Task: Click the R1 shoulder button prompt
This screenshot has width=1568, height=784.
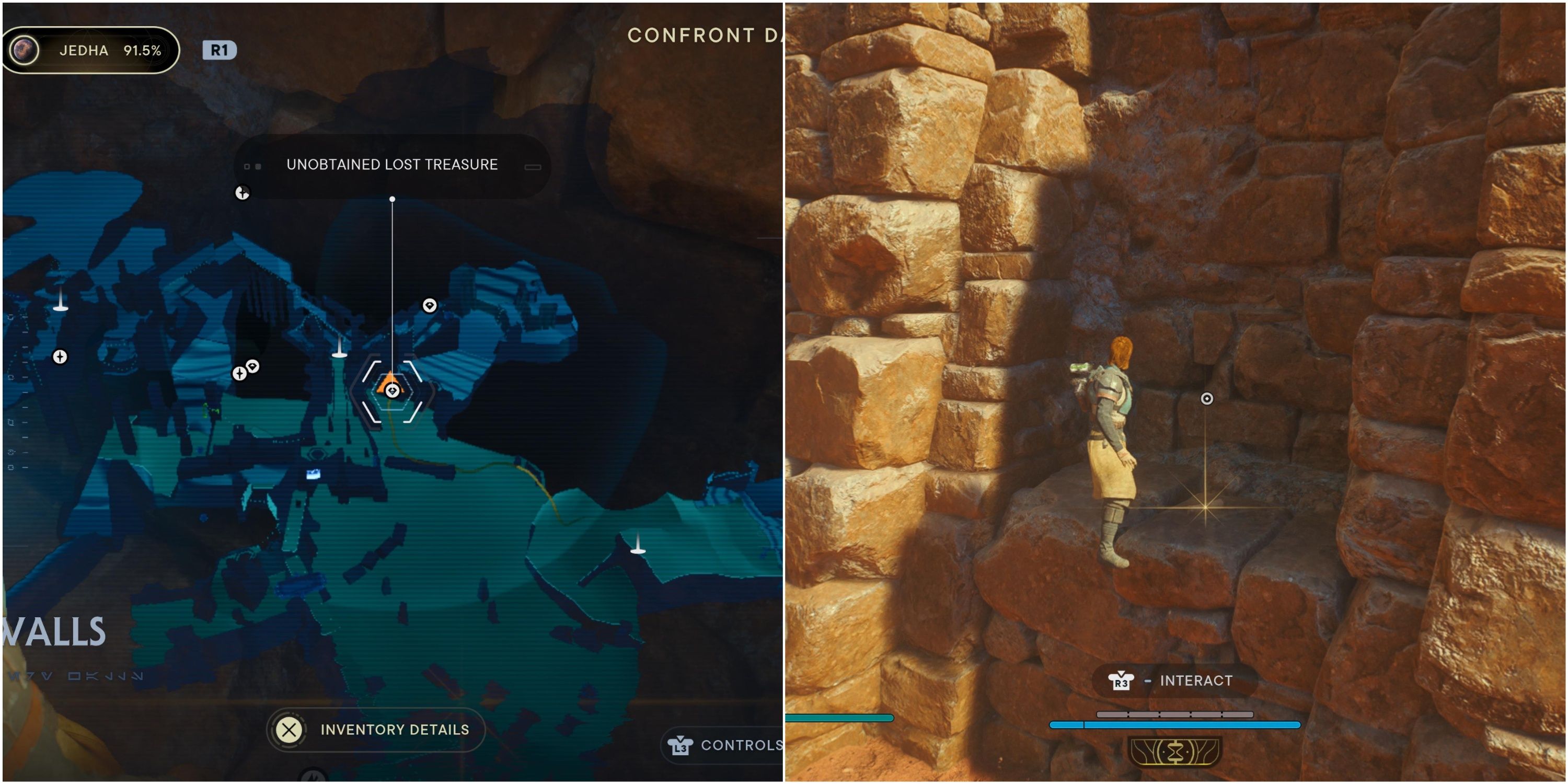Action: point(219,51)
